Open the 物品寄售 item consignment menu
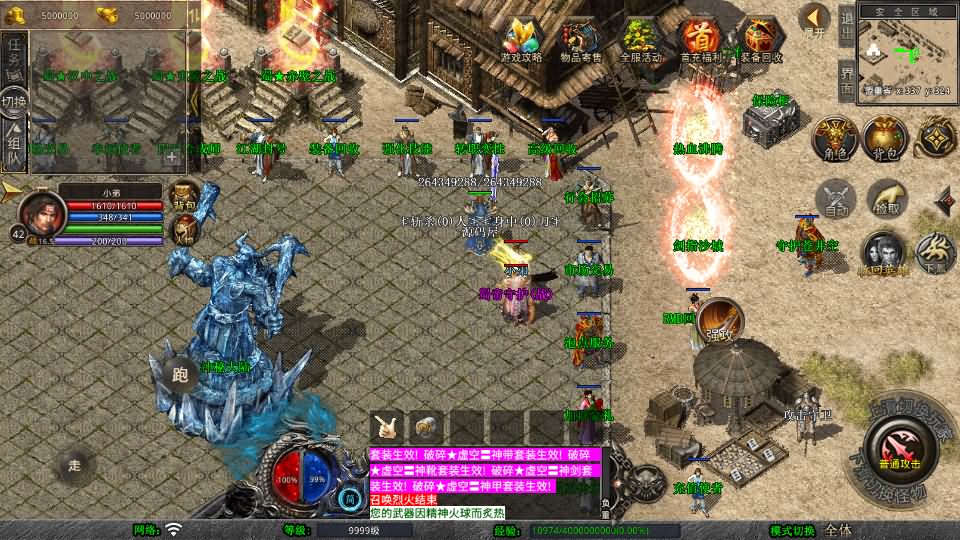 tap(580, 42)
